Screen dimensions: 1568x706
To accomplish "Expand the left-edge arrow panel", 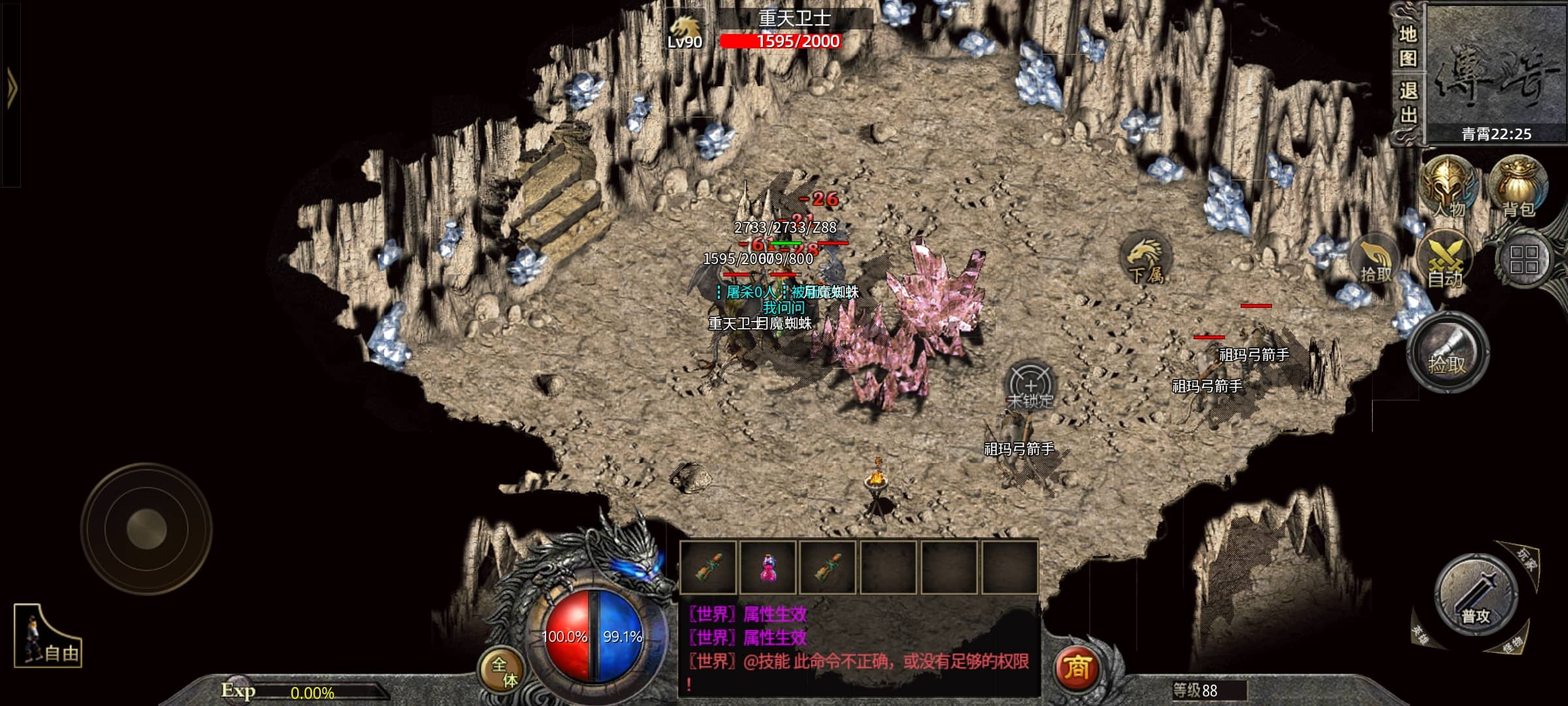I will pyautogui.click(x=11, y=88).
